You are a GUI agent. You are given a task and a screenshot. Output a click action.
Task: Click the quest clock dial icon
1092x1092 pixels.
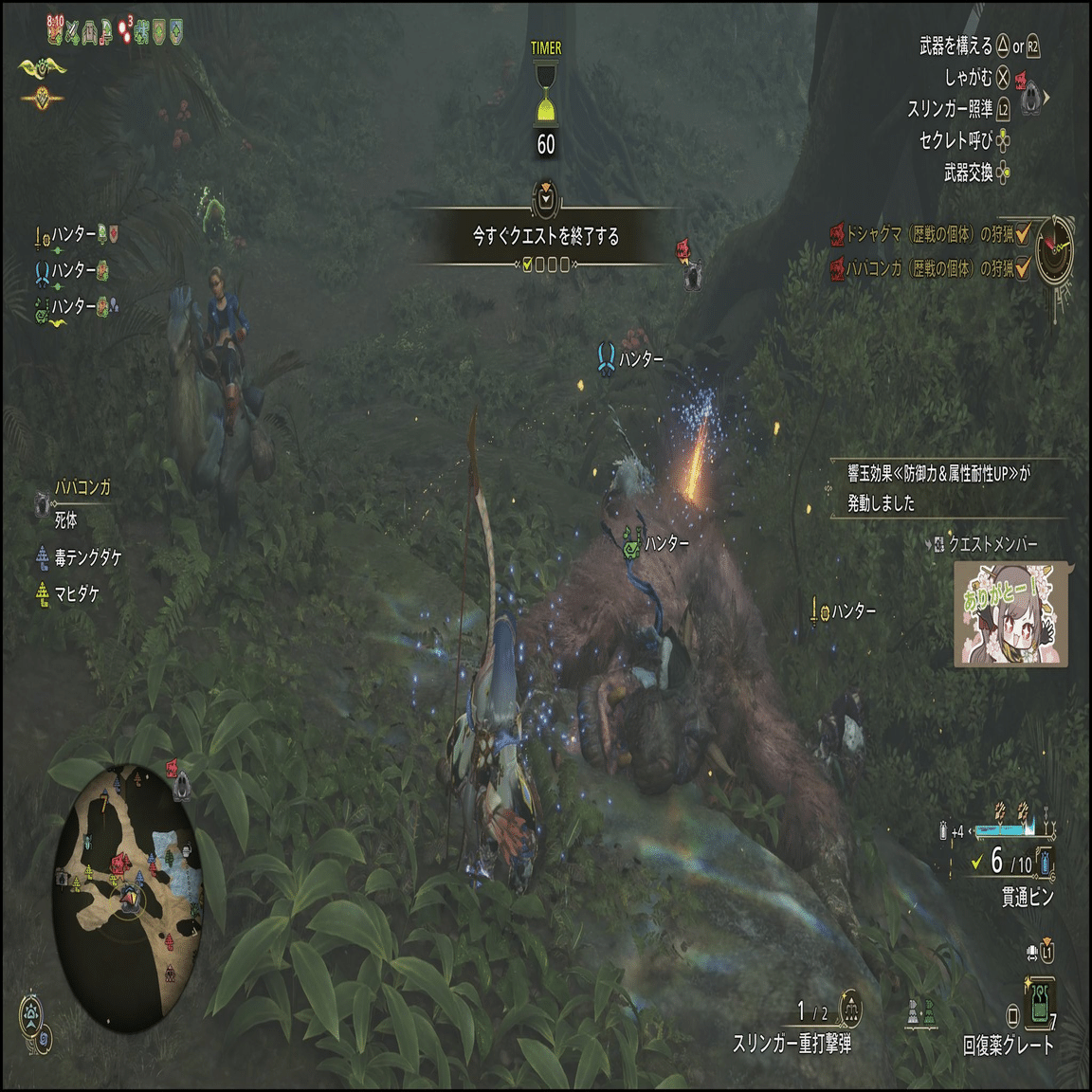click(x=1054, y=249)
